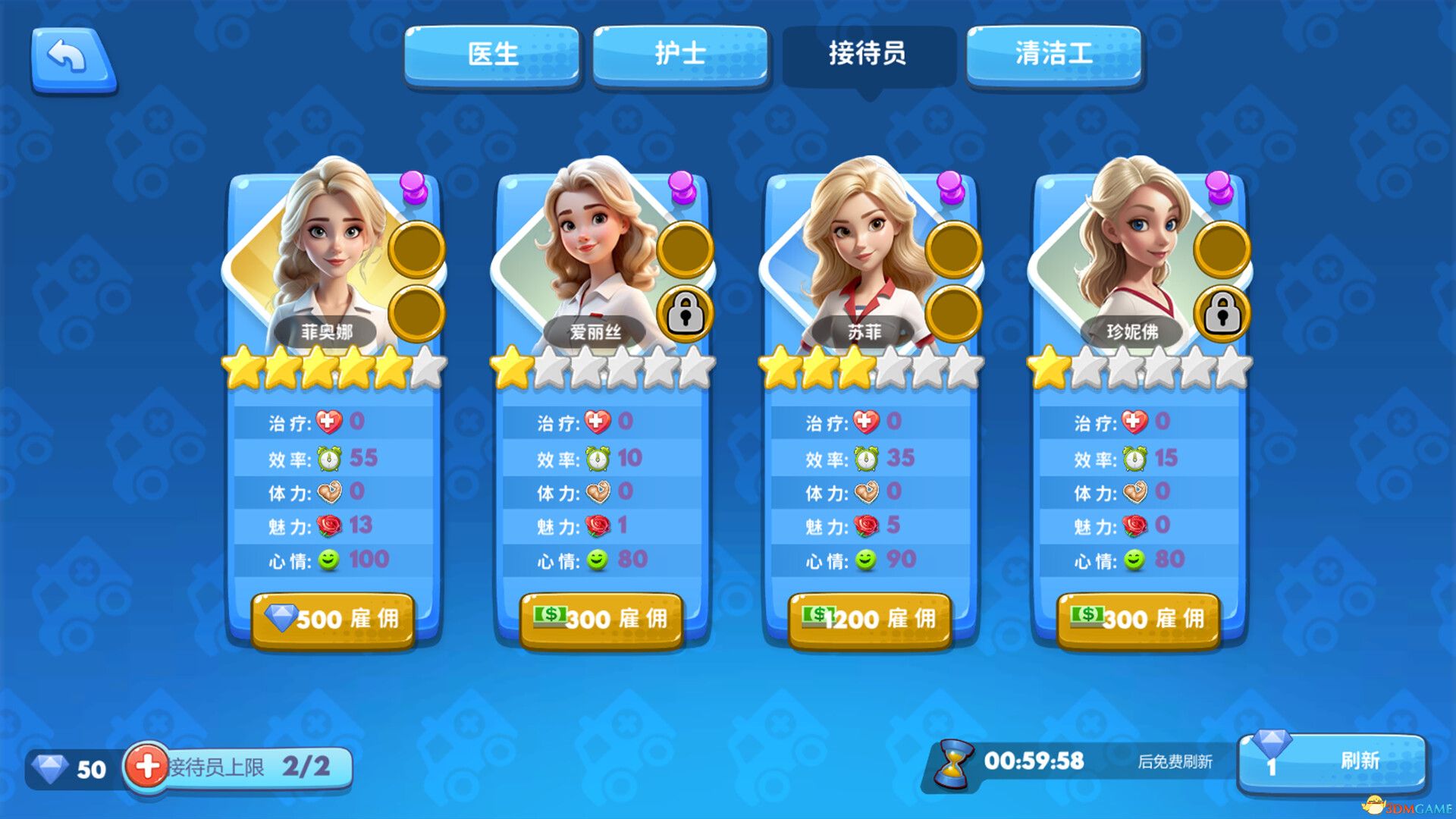Image resolution: width=1456 pixels, height=819 pixels.
Task: Click the lock icon on 珍妮佛's card
Action: [1221, 314]
